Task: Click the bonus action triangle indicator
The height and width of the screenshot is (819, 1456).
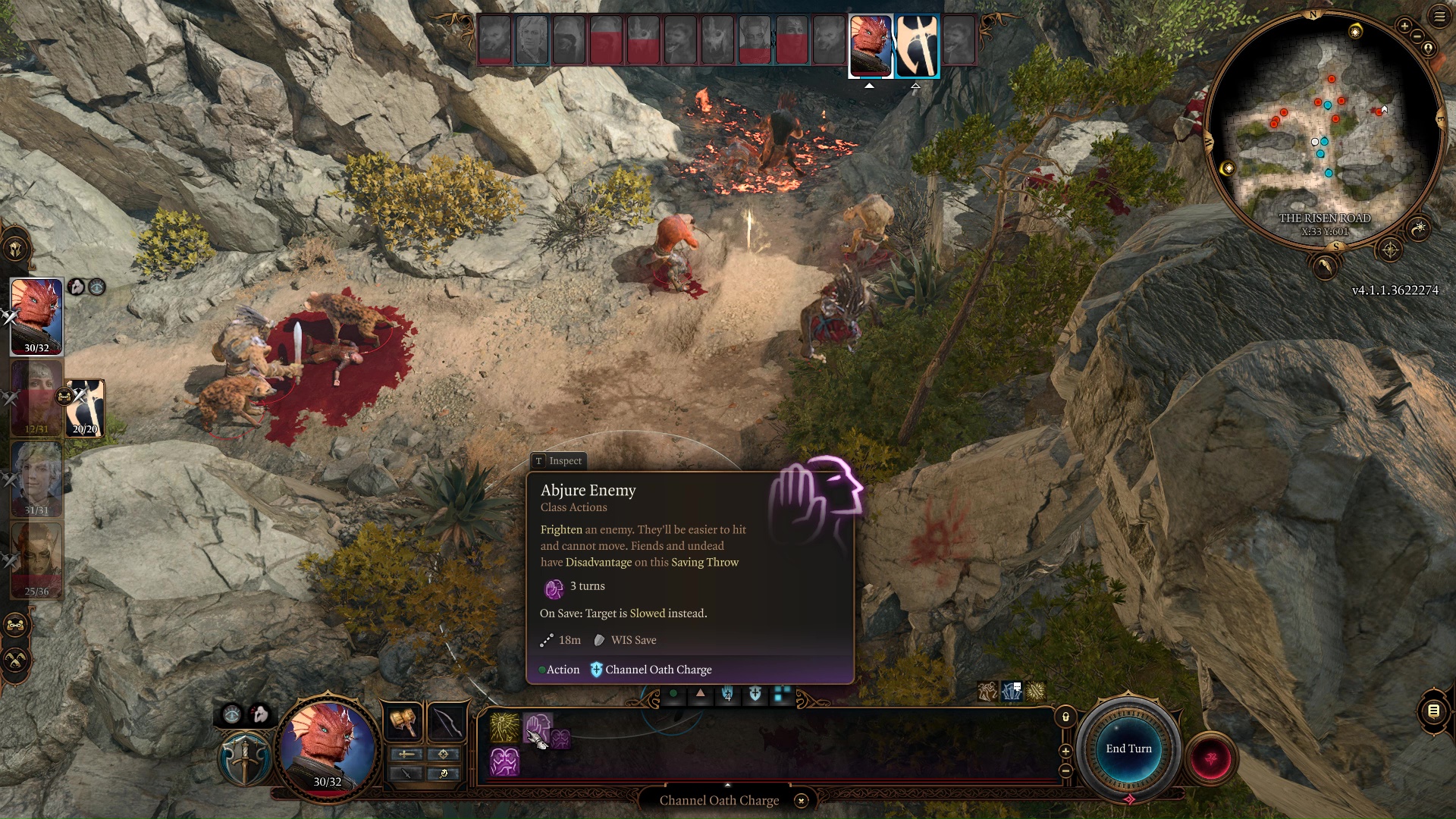Action: 700,692
